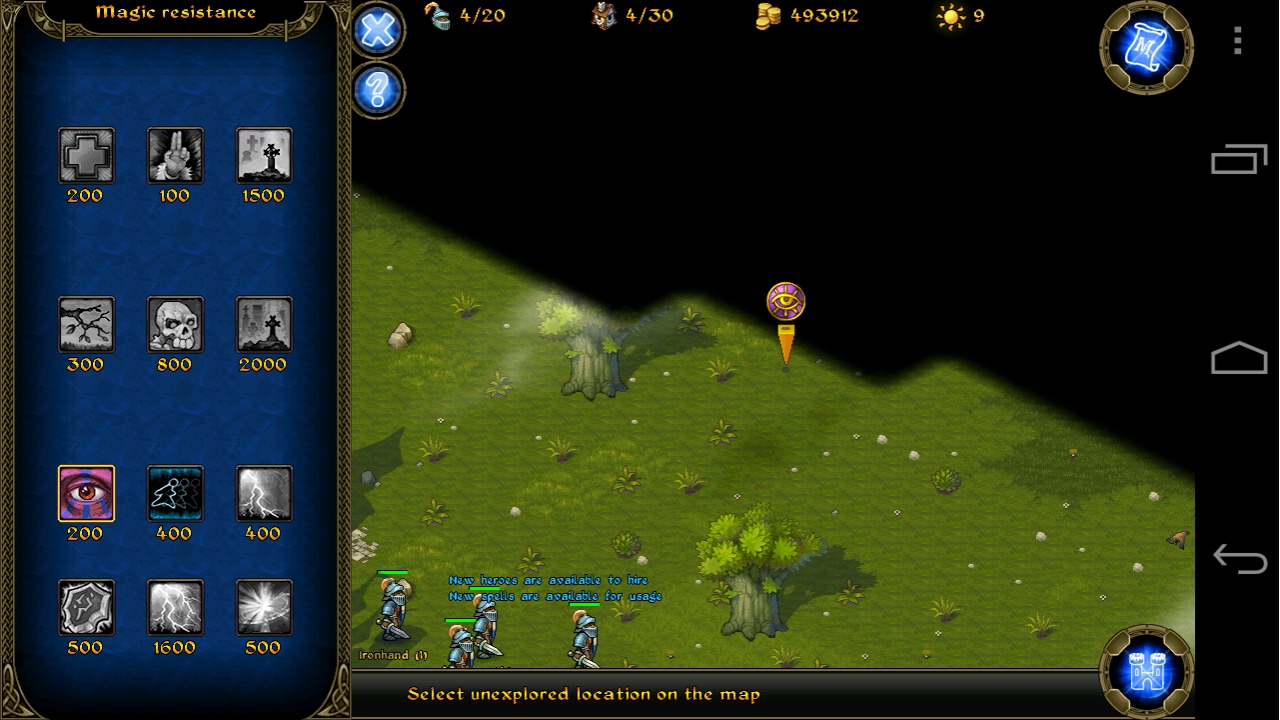The width and height of the screenshot is (1280, 720).
Task: Open help with the question mark button
Action: 377,91
